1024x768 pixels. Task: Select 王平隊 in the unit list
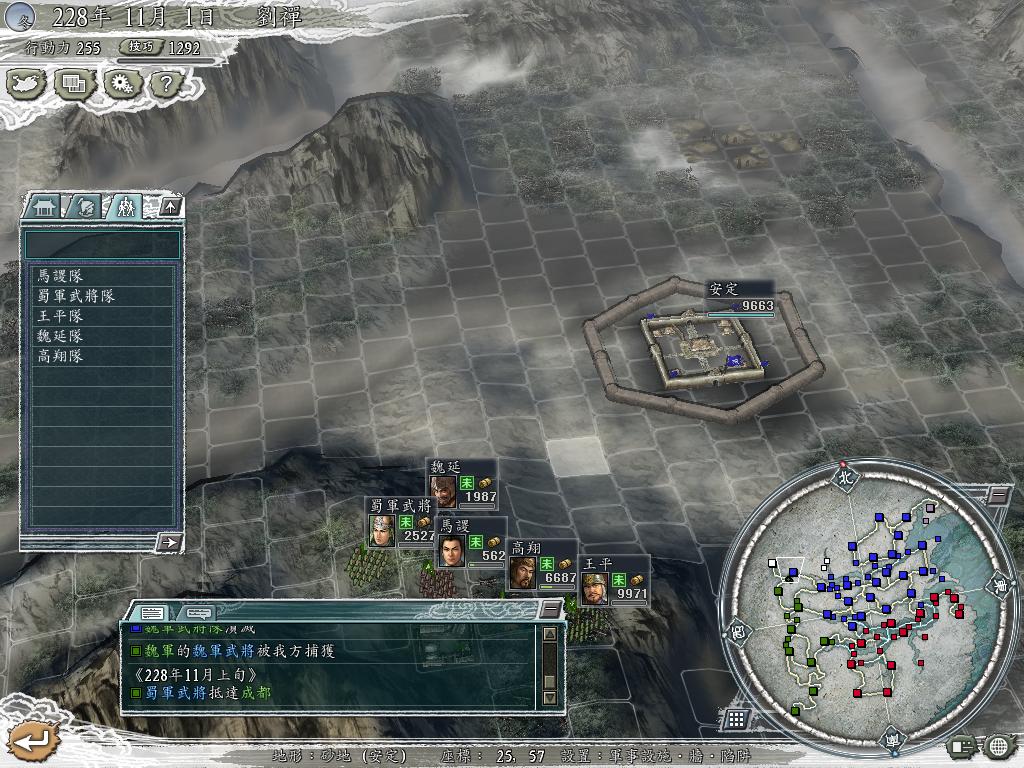pyautogui.click(x=62, y=315)
